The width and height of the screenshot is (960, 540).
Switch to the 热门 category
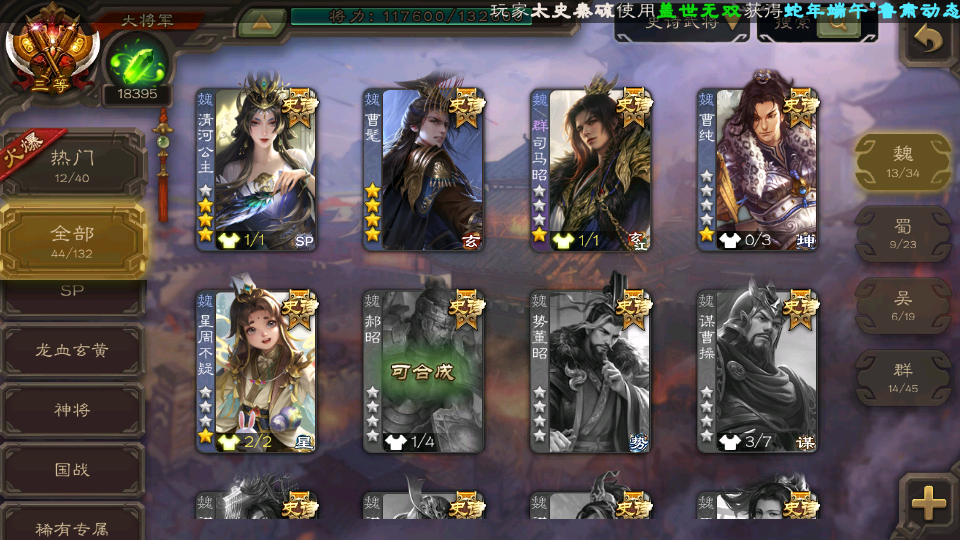click(72, 164)
